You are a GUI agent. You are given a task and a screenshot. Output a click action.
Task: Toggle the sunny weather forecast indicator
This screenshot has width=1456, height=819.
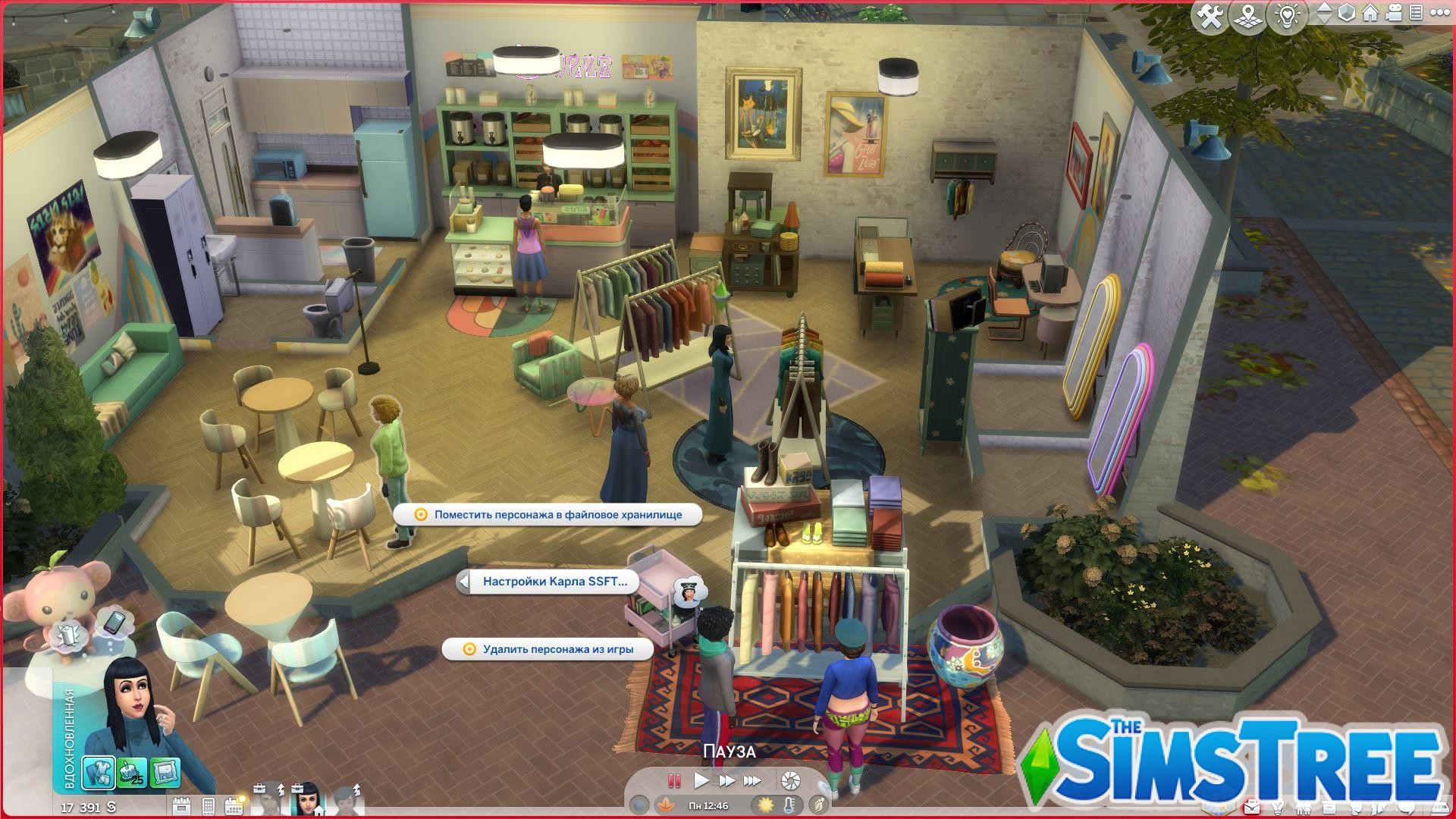click(x=765, y=805)
